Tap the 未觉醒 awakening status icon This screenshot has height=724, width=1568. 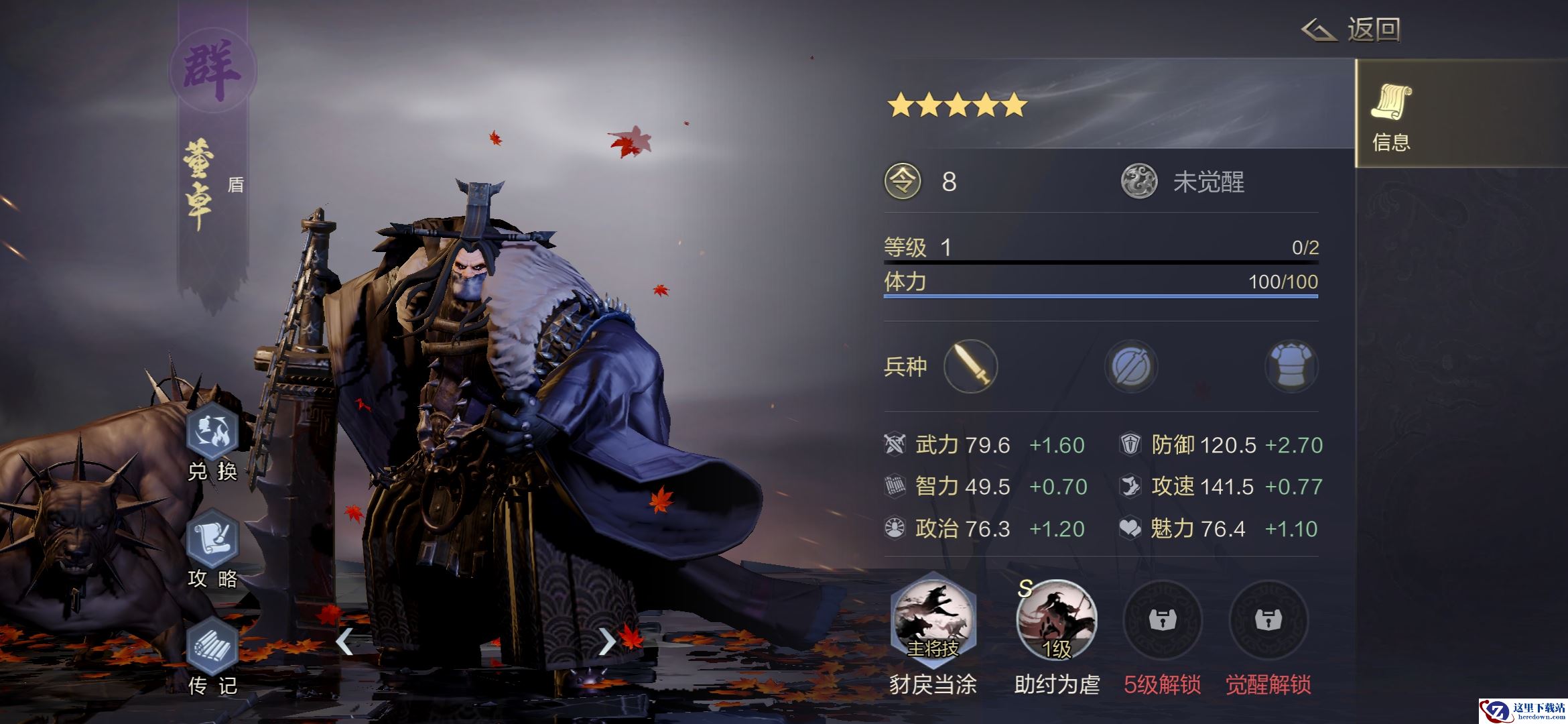1139,182
